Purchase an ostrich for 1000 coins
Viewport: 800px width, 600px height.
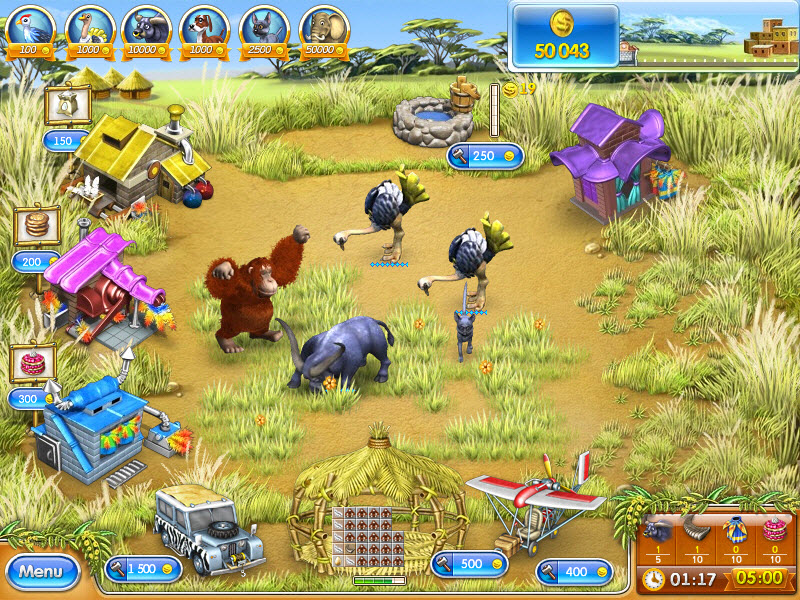point(88,28)
